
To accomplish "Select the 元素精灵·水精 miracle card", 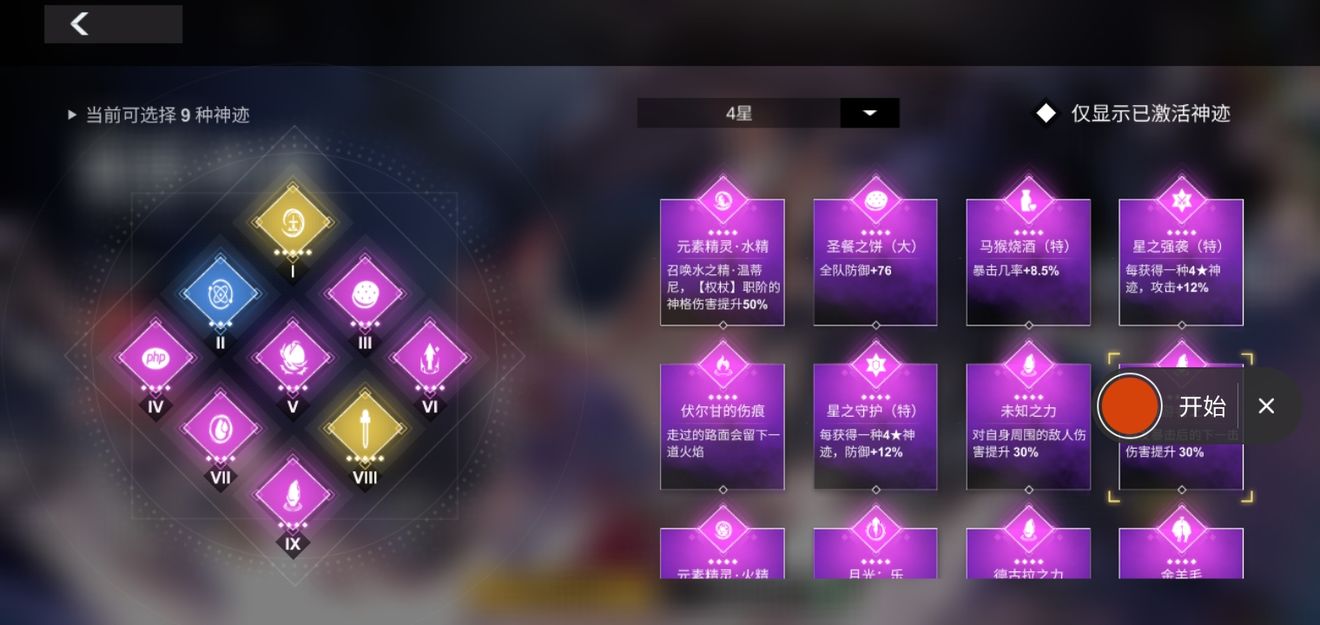I will tap(722, 262).
